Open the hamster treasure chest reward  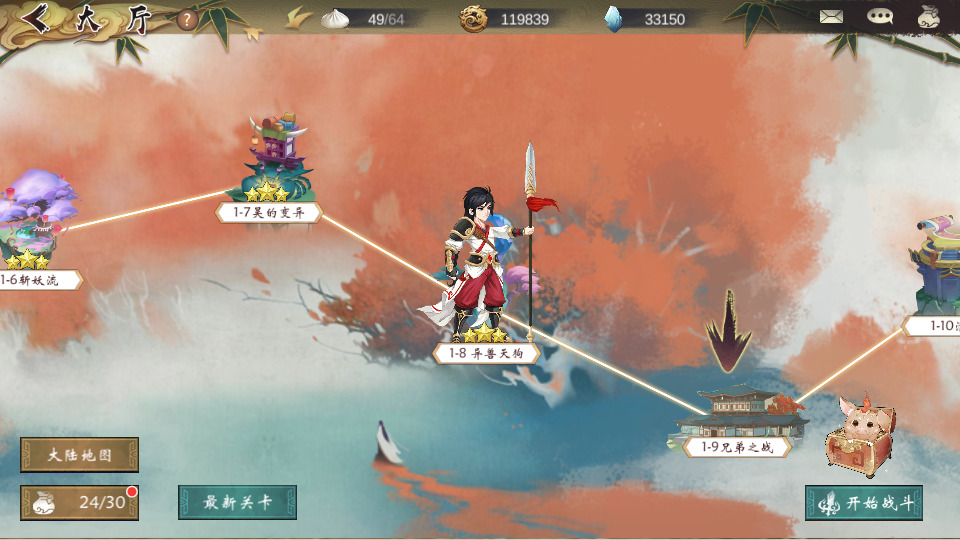click(860, 435)
